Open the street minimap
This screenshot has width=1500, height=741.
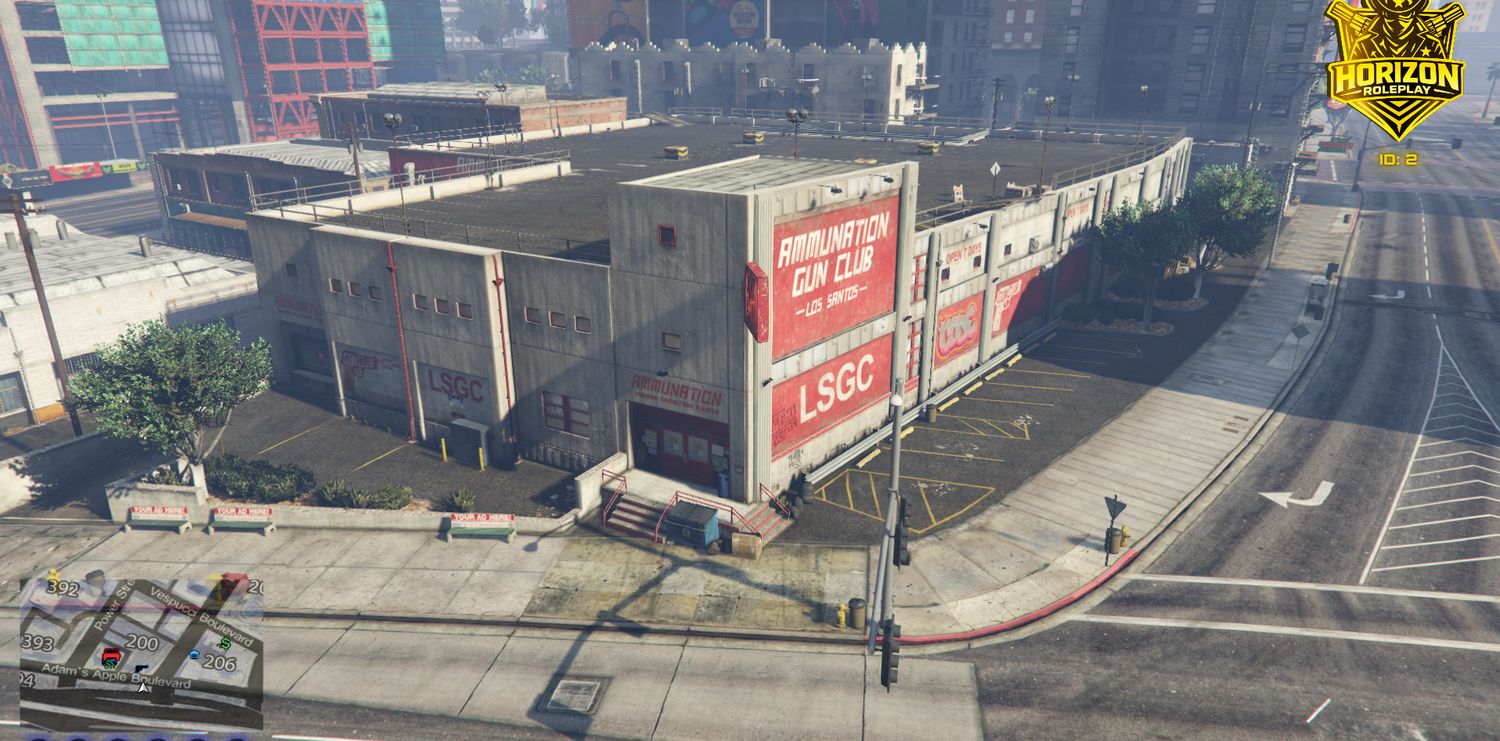click(141, 652)
